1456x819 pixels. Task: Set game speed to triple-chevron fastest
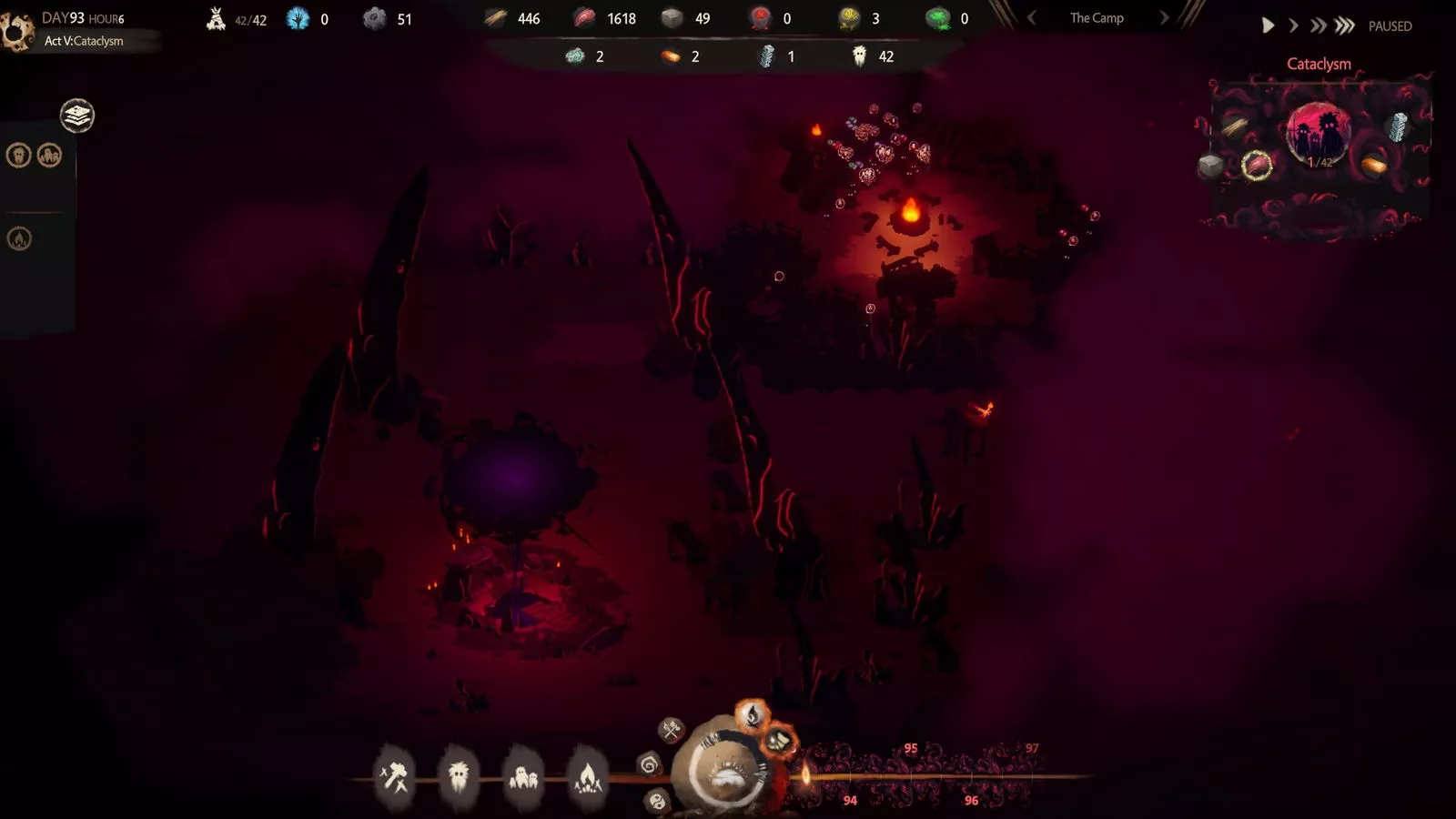point(1344,26)
